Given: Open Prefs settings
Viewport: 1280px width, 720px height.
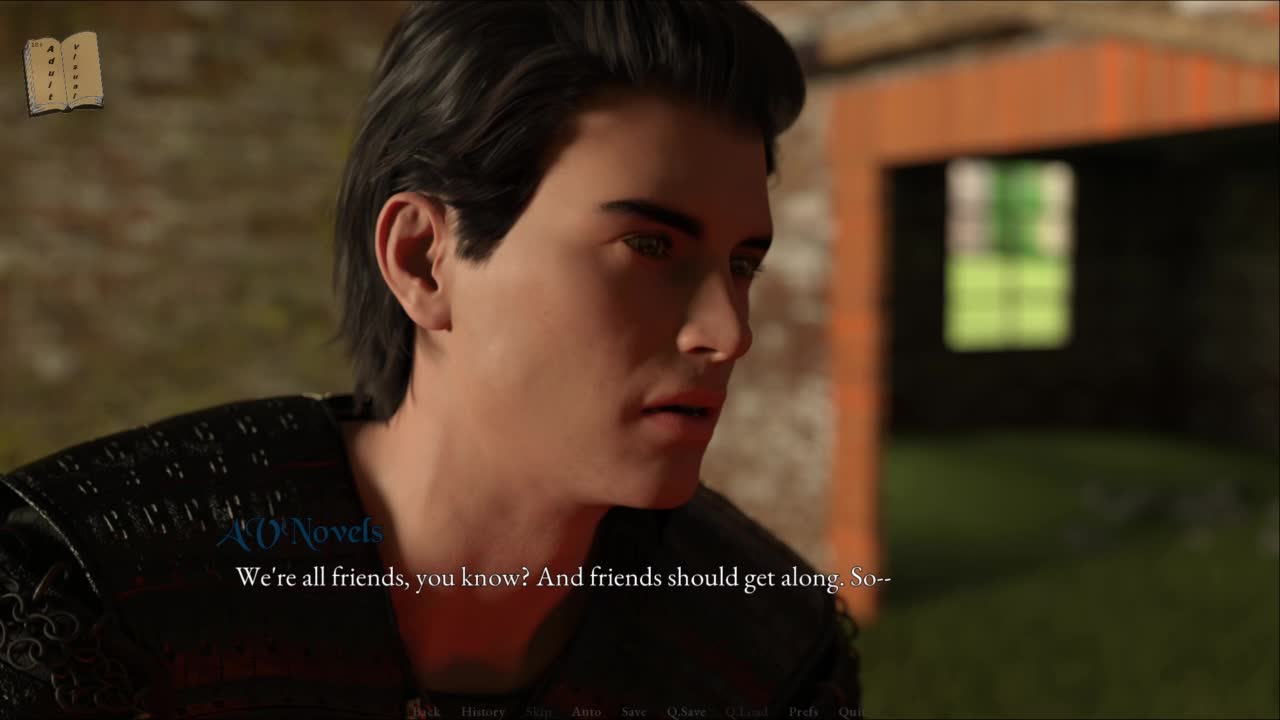Looking at the screenshot, I should click(803, 712).
